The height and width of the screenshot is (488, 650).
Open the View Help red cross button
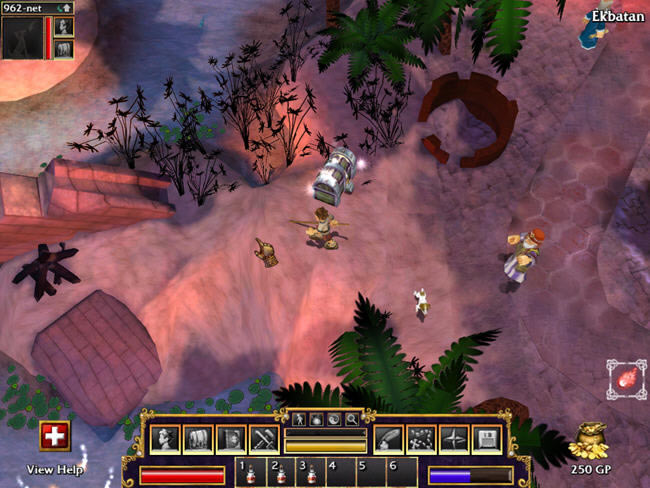54,436
